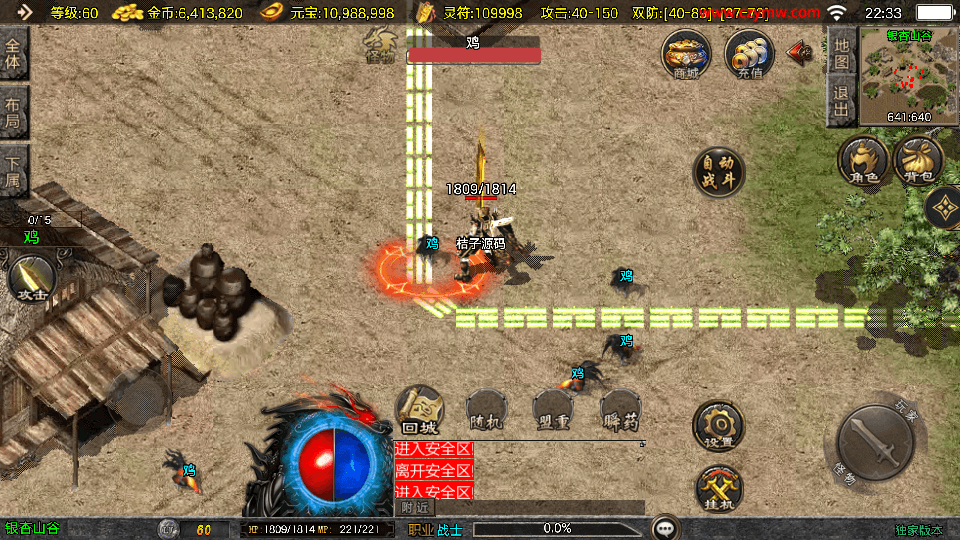Activate the 挂机 idle mode button

click(x=719, y=488)
